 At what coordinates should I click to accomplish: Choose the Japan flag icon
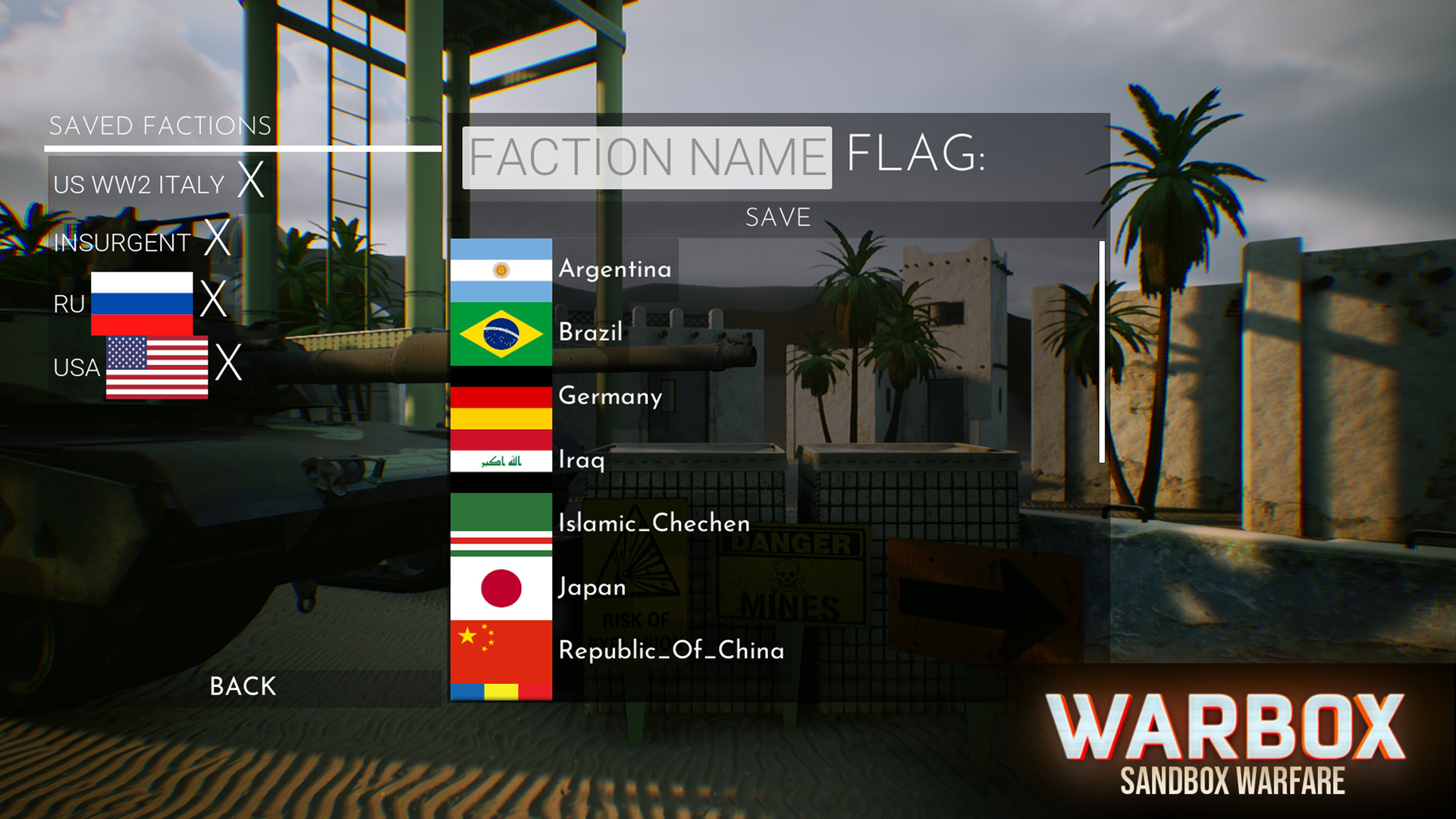[501, 587]
